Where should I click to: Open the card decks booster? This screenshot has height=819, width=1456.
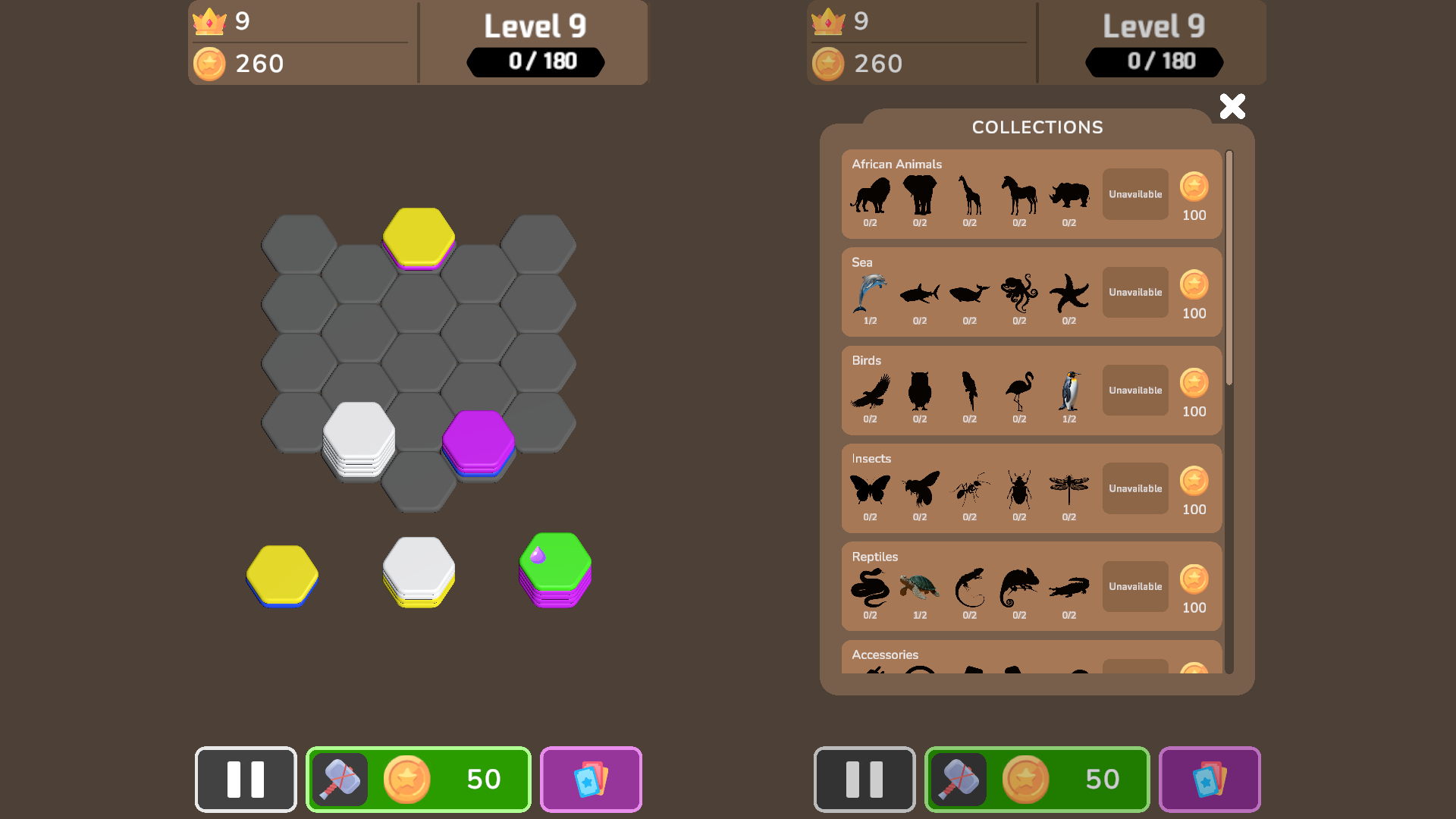pos(590,779)
